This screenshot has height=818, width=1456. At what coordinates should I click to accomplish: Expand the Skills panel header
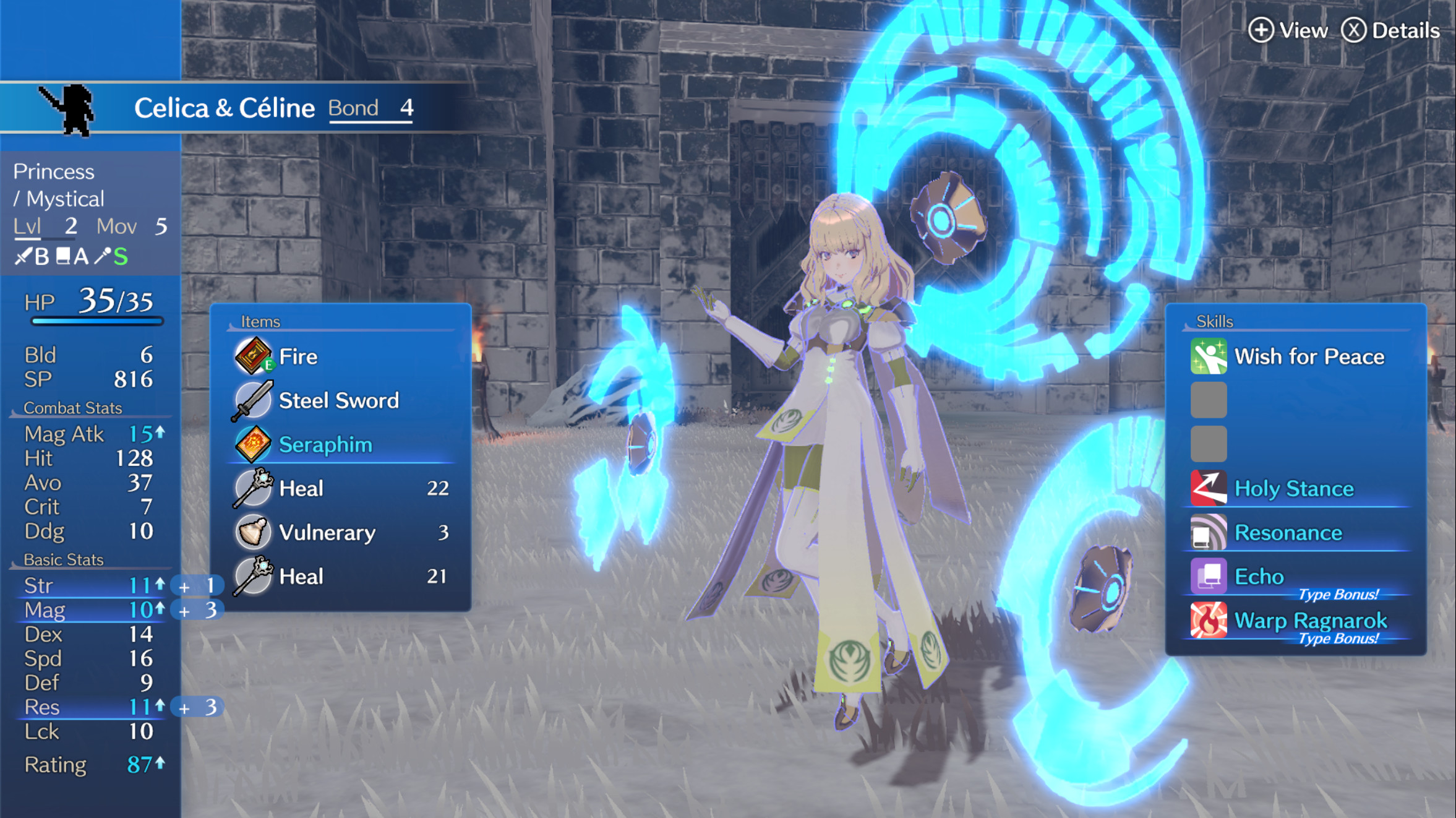tap(1215, 321)
